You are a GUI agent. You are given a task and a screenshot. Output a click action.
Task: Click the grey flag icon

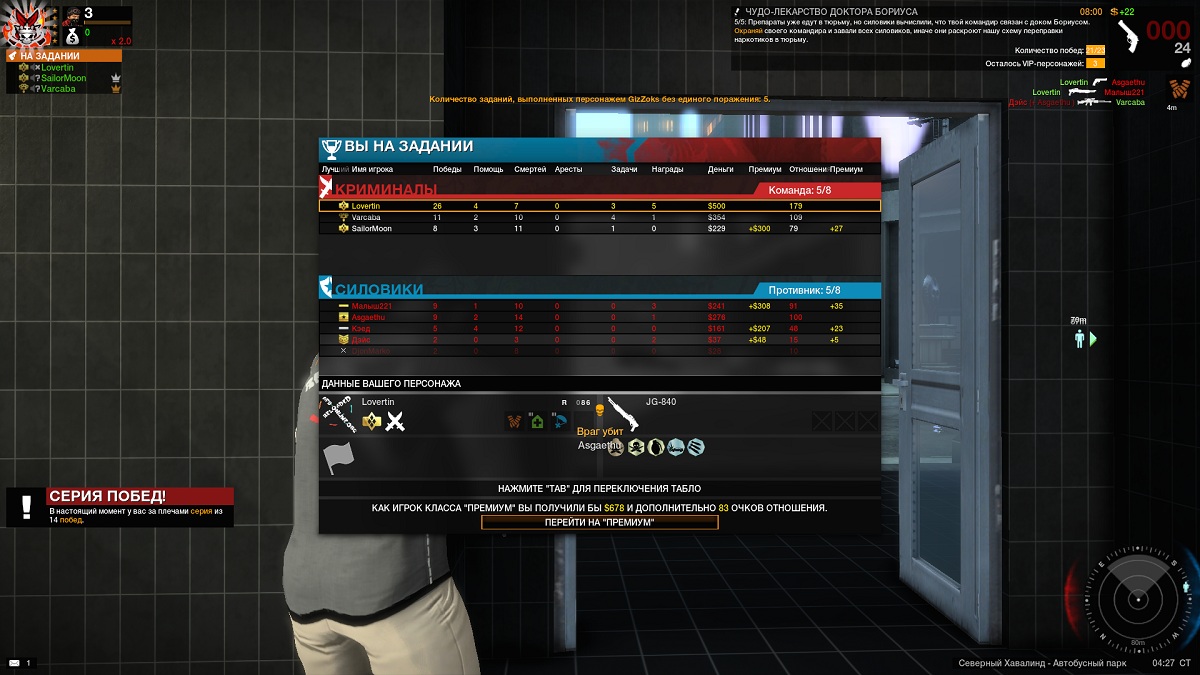pos(338,459)
